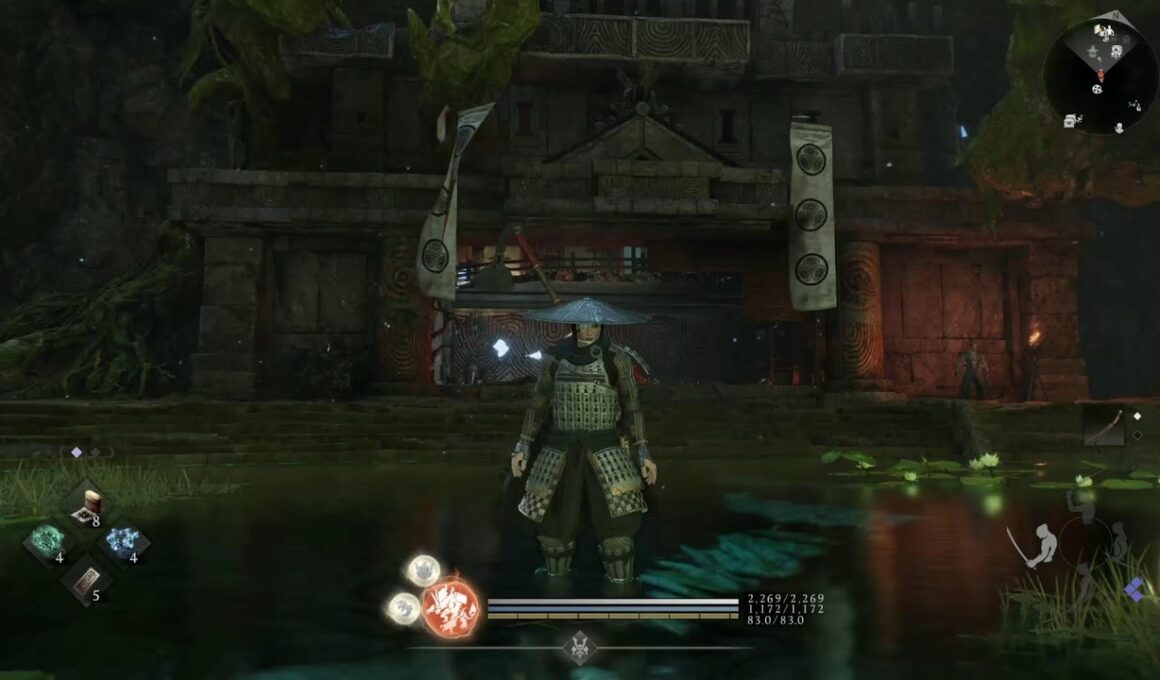
Task: Select the paper talisman item slot
Action: 88,580
